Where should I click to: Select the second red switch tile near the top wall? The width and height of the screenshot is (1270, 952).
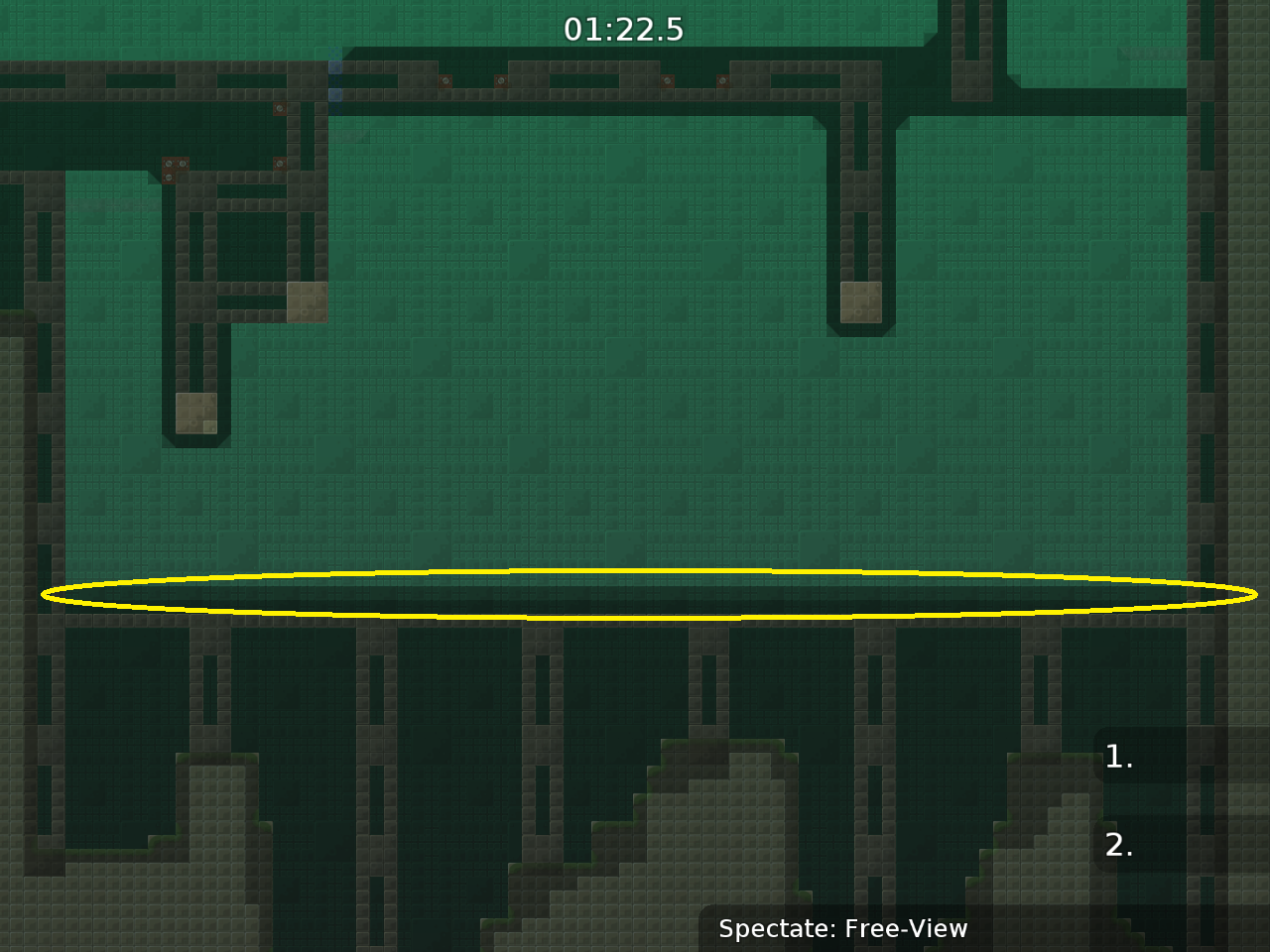point(502,81)
